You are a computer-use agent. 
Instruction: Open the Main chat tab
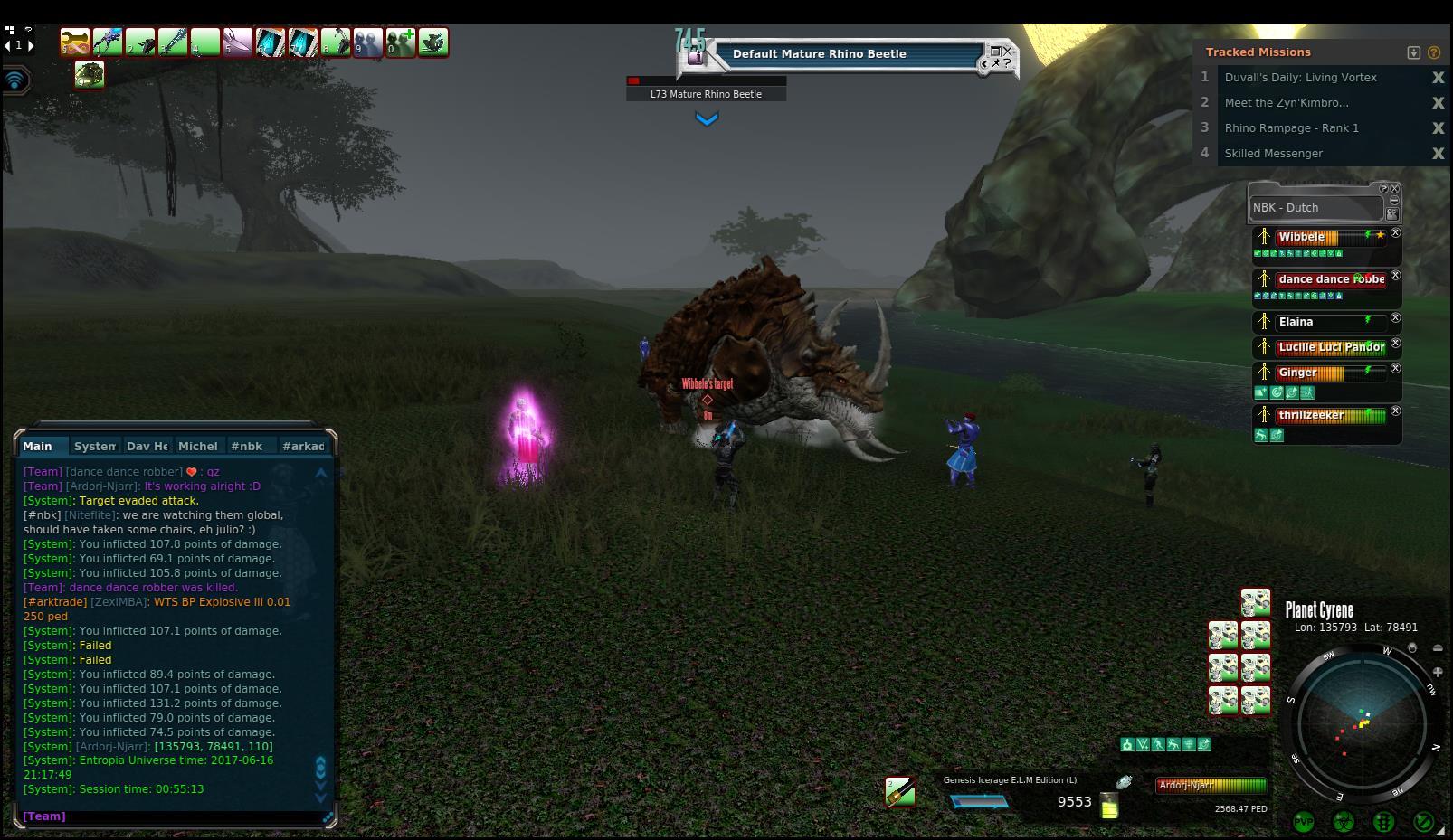tap(38, 446)
